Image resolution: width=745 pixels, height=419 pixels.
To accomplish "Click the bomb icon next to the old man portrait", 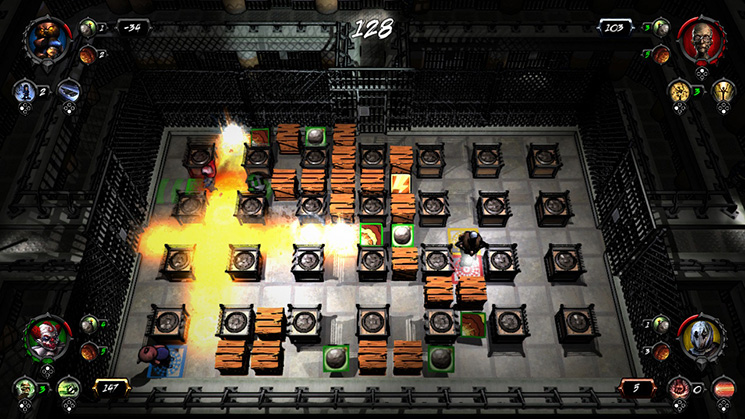I will coord(659,27).
